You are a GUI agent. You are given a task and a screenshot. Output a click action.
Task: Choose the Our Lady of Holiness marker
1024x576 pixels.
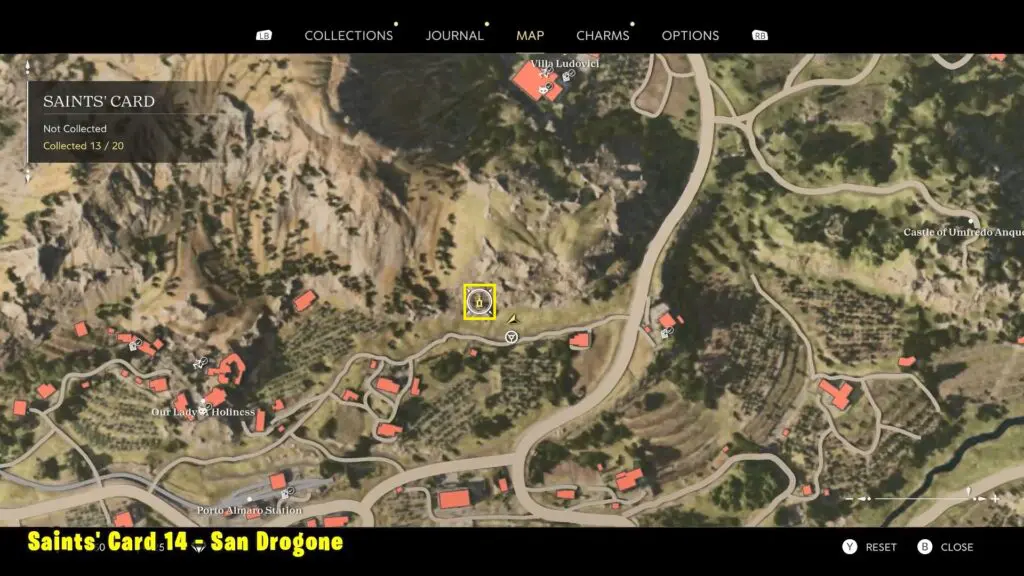(203, 411)
